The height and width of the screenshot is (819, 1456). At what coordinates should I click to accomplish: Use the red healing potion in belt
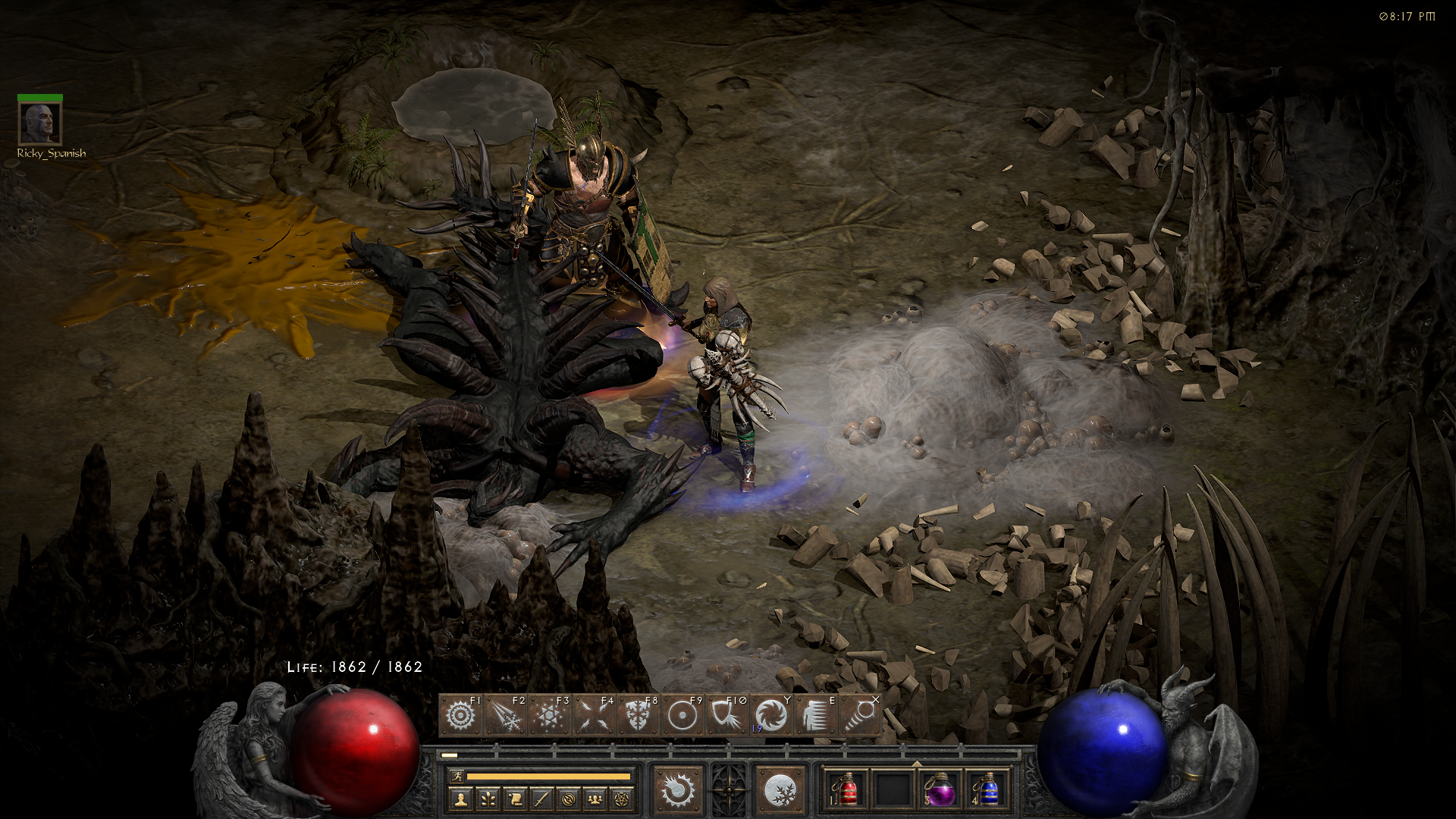coord(847,790)
